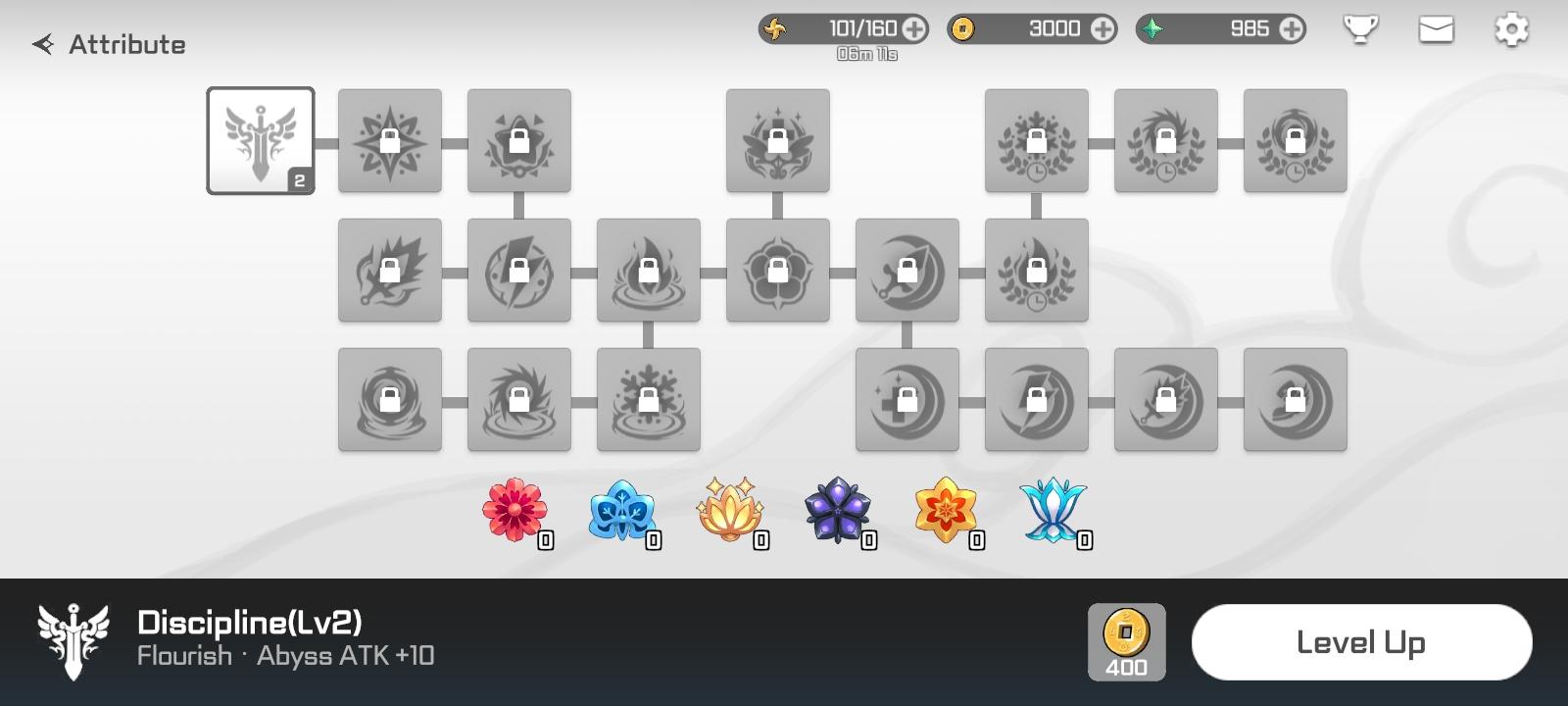Viewport: 1568px width, 706px height.
Task: Open the mail inbox
Action: [1435, 29]
